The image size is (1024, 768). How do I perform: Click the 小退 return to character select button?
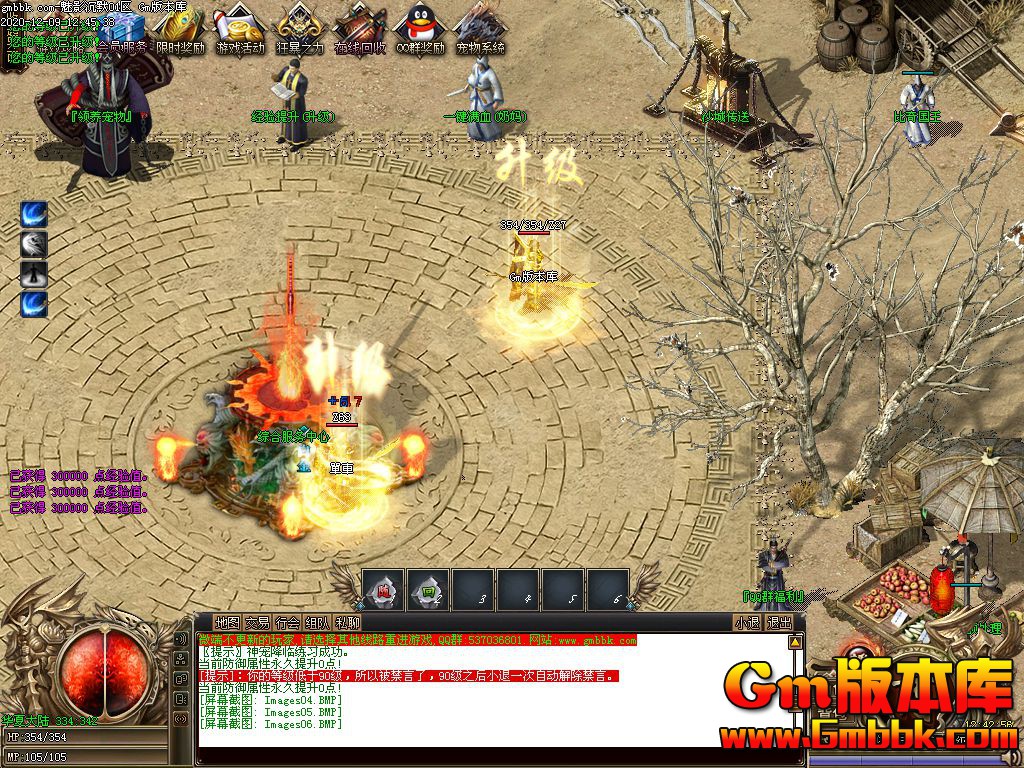pyautogui.click(x=747, y=622)
